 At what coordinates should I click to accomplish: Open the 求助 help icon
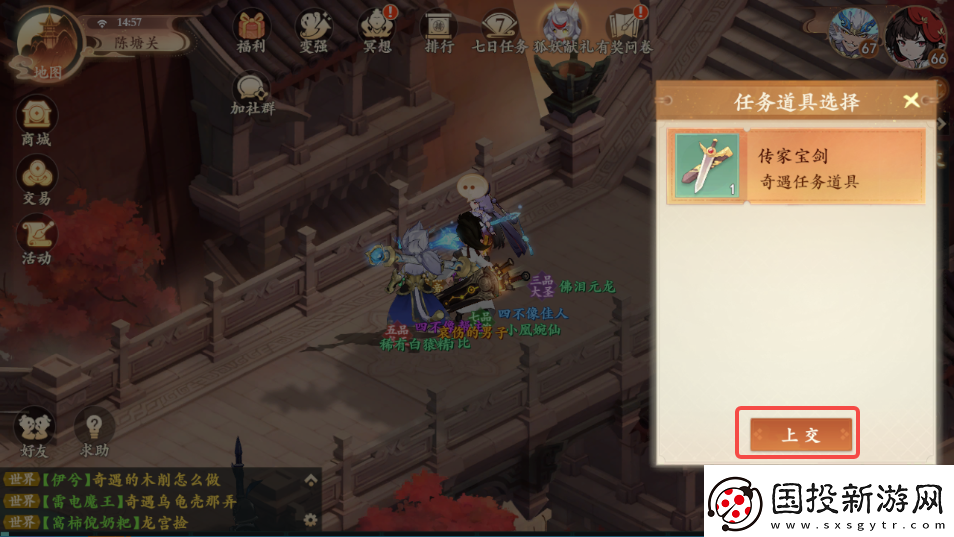pyautogui.click(x=94, y=431)
